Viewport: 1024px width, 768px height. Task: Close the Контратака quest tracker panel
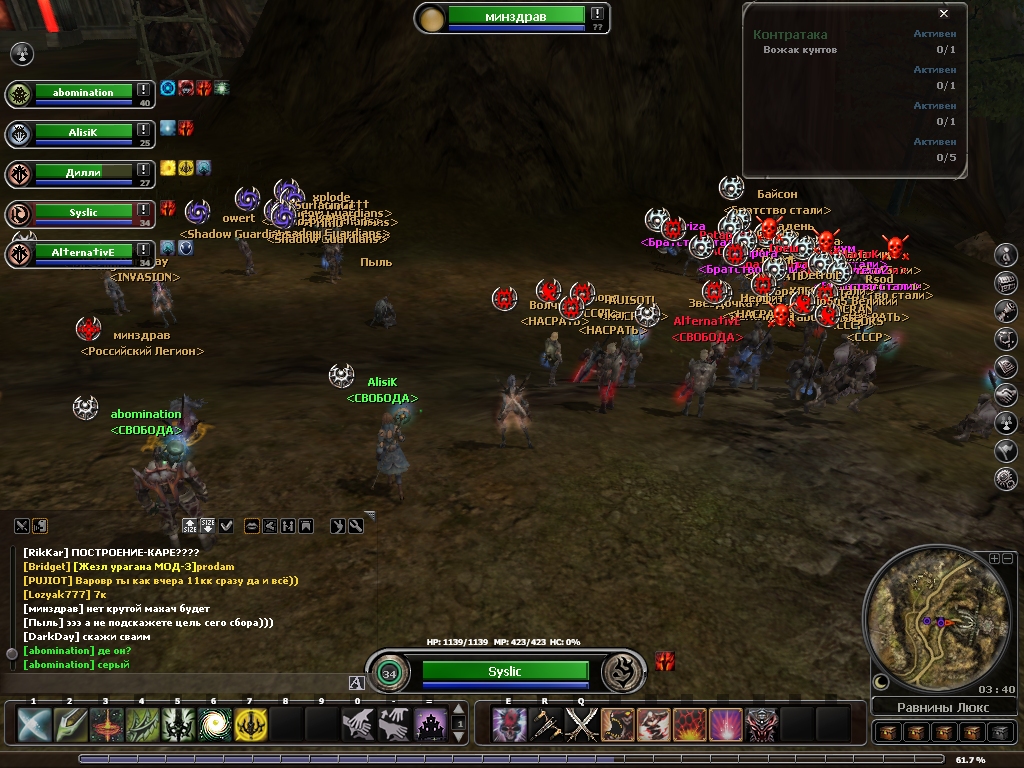tap(944, 14)
